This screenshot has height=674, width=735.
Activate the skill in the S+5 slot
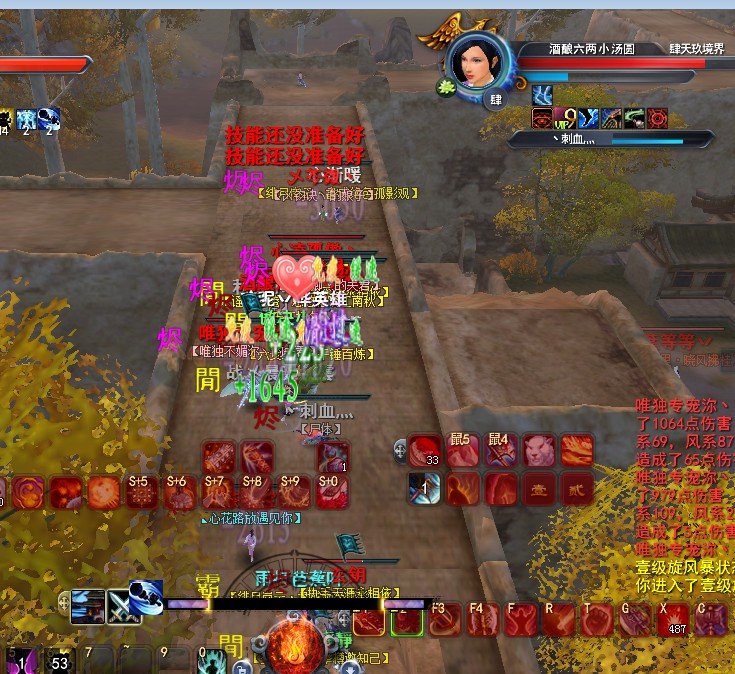[141, 491]
